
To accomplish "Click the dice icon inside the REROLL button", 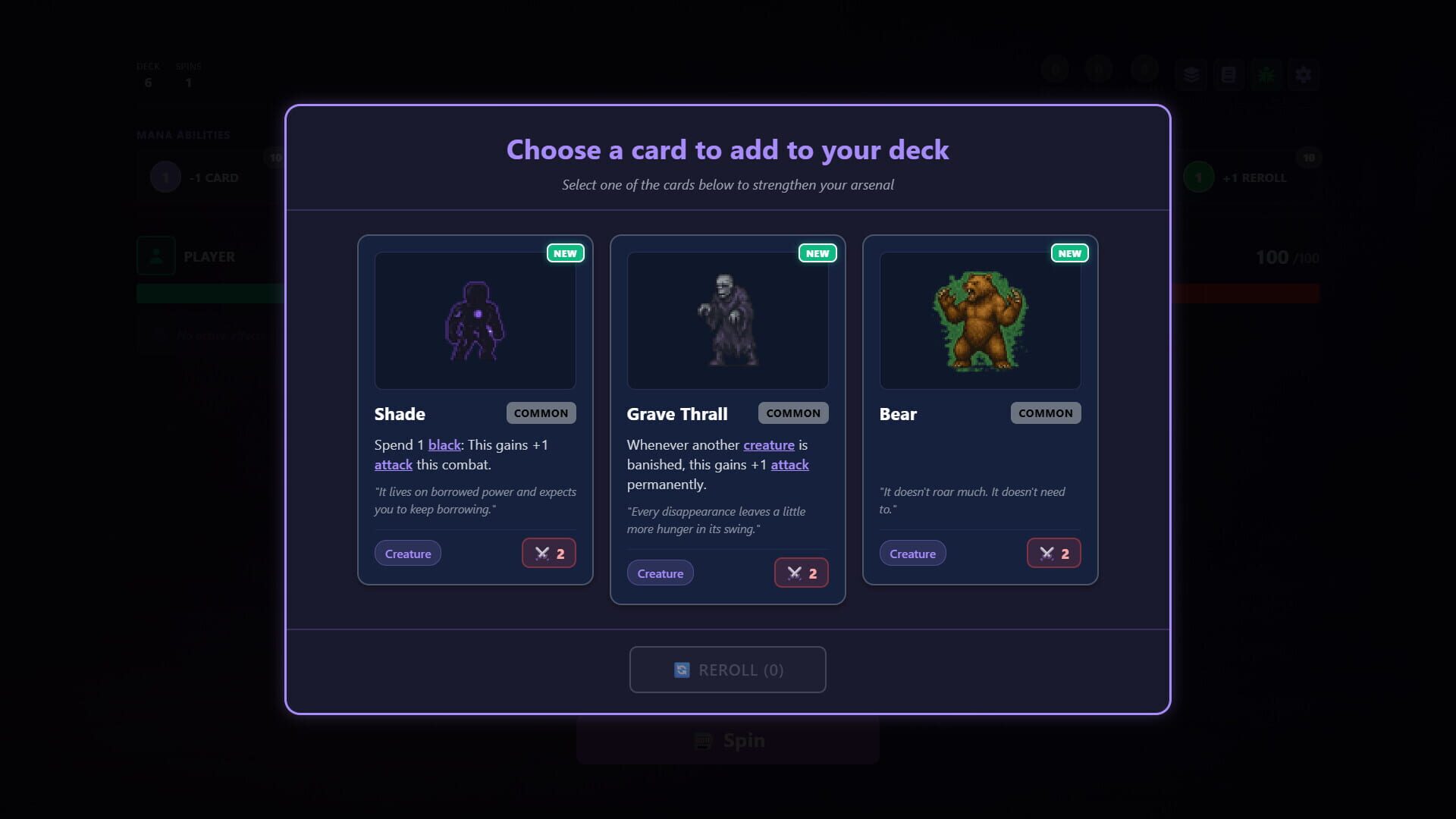I will 681,670.
